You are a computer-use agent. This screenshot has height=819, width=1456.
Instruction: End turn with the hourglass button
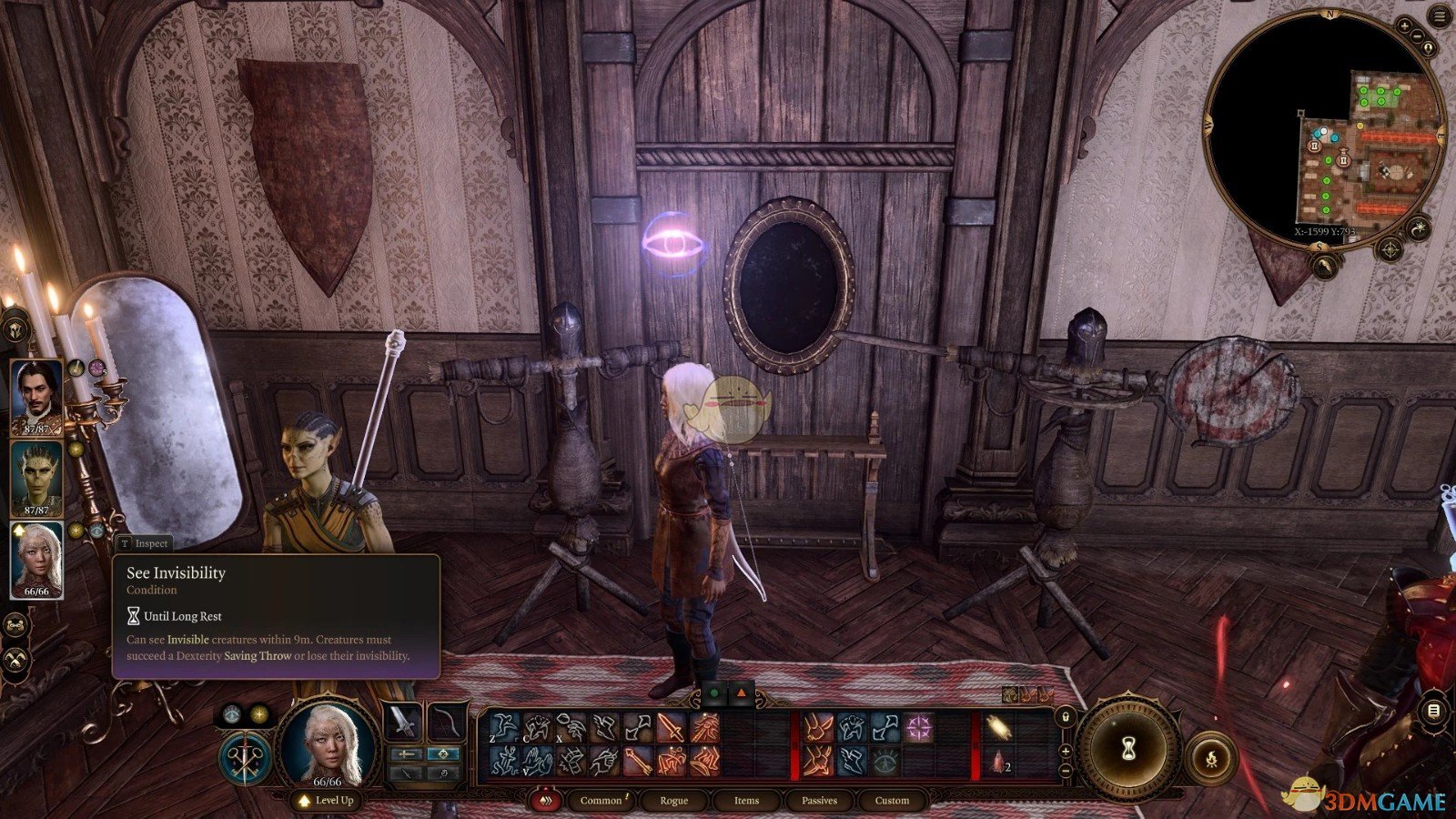click(x=1129, y=748)
